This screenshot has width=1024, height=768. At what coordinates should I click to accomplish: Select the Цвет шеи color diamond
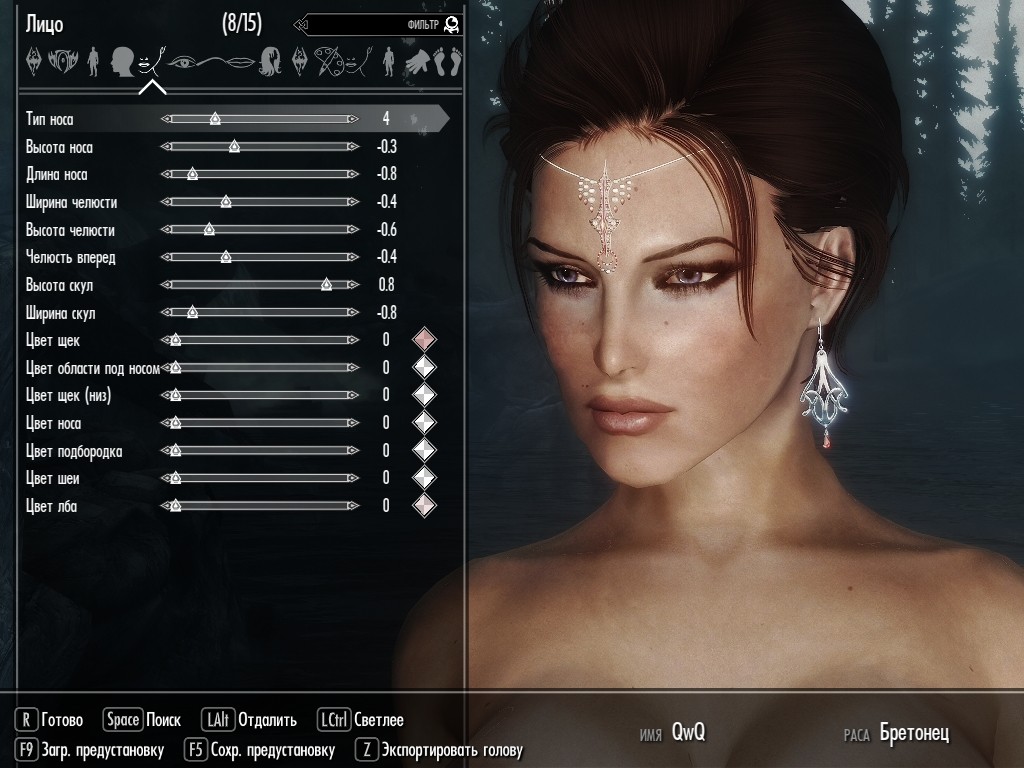pyautogui.click(x=425, y=478)
